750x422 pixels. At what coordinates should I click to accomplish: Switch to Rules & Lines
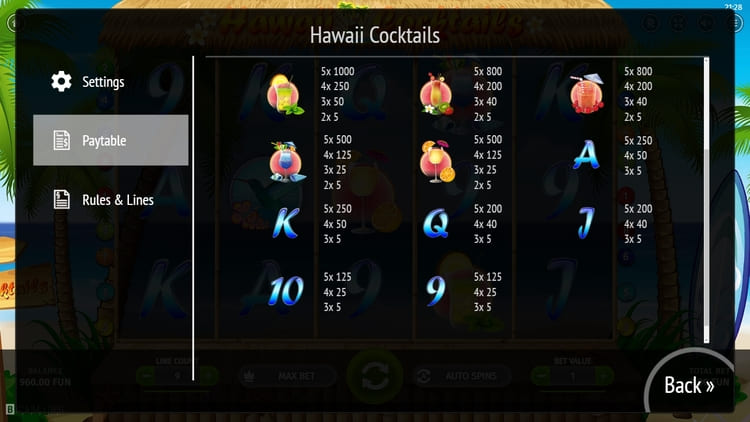coord(116,200)
